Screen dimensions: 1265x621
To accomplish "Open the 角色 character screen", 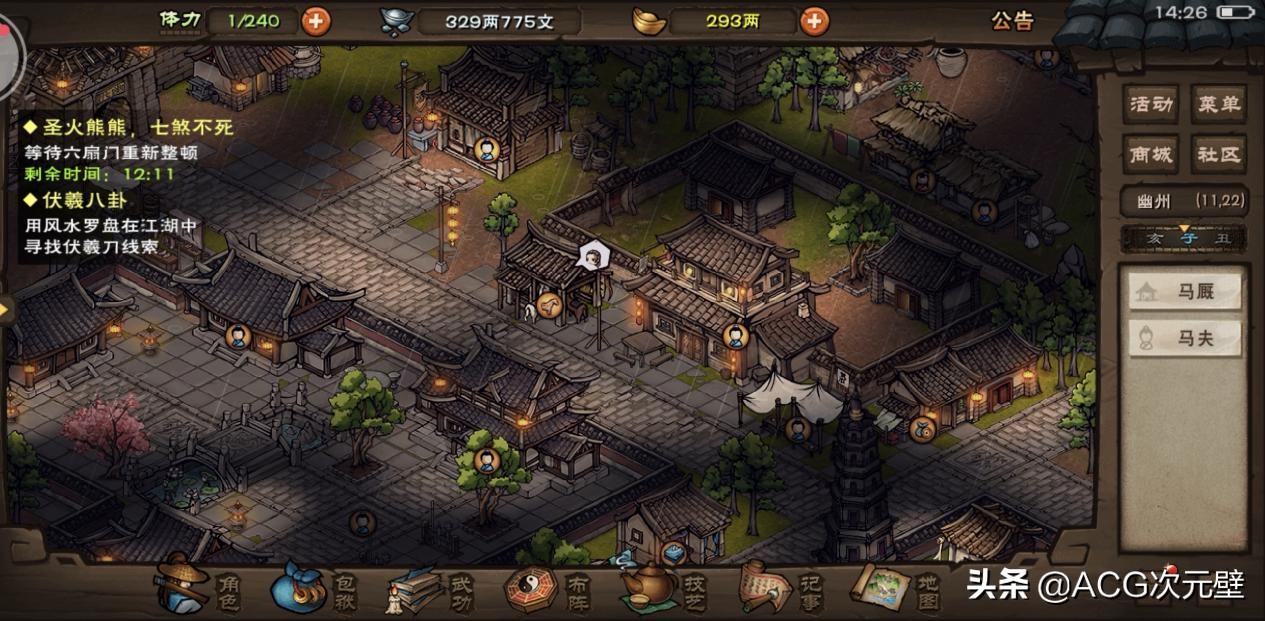I will (199, 587).
